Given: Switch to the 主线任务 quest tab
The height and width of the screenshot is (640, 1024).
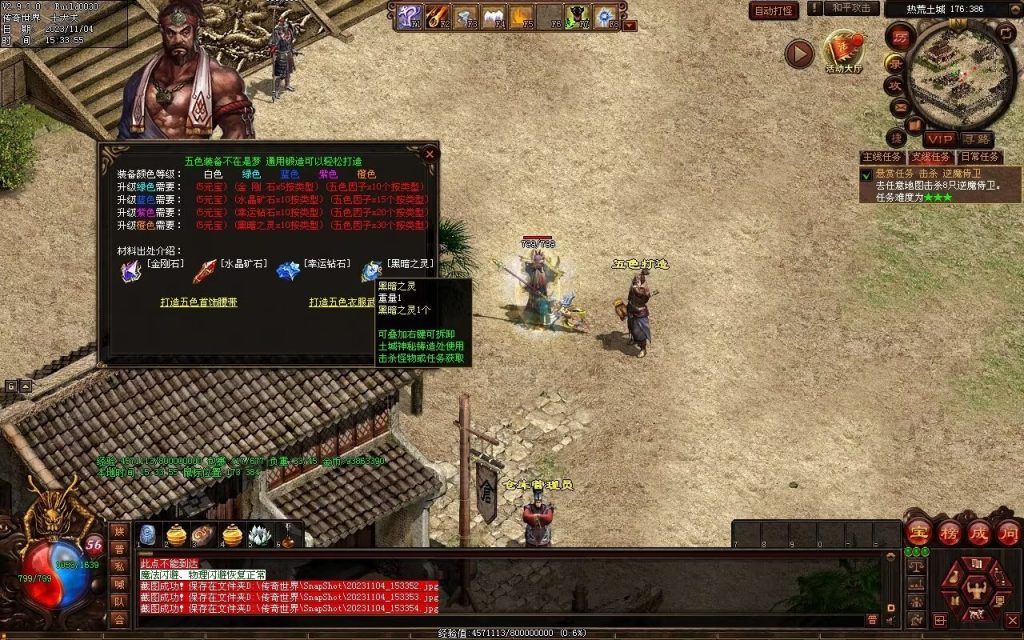Looking at the screenshot, I should [882, 157].
